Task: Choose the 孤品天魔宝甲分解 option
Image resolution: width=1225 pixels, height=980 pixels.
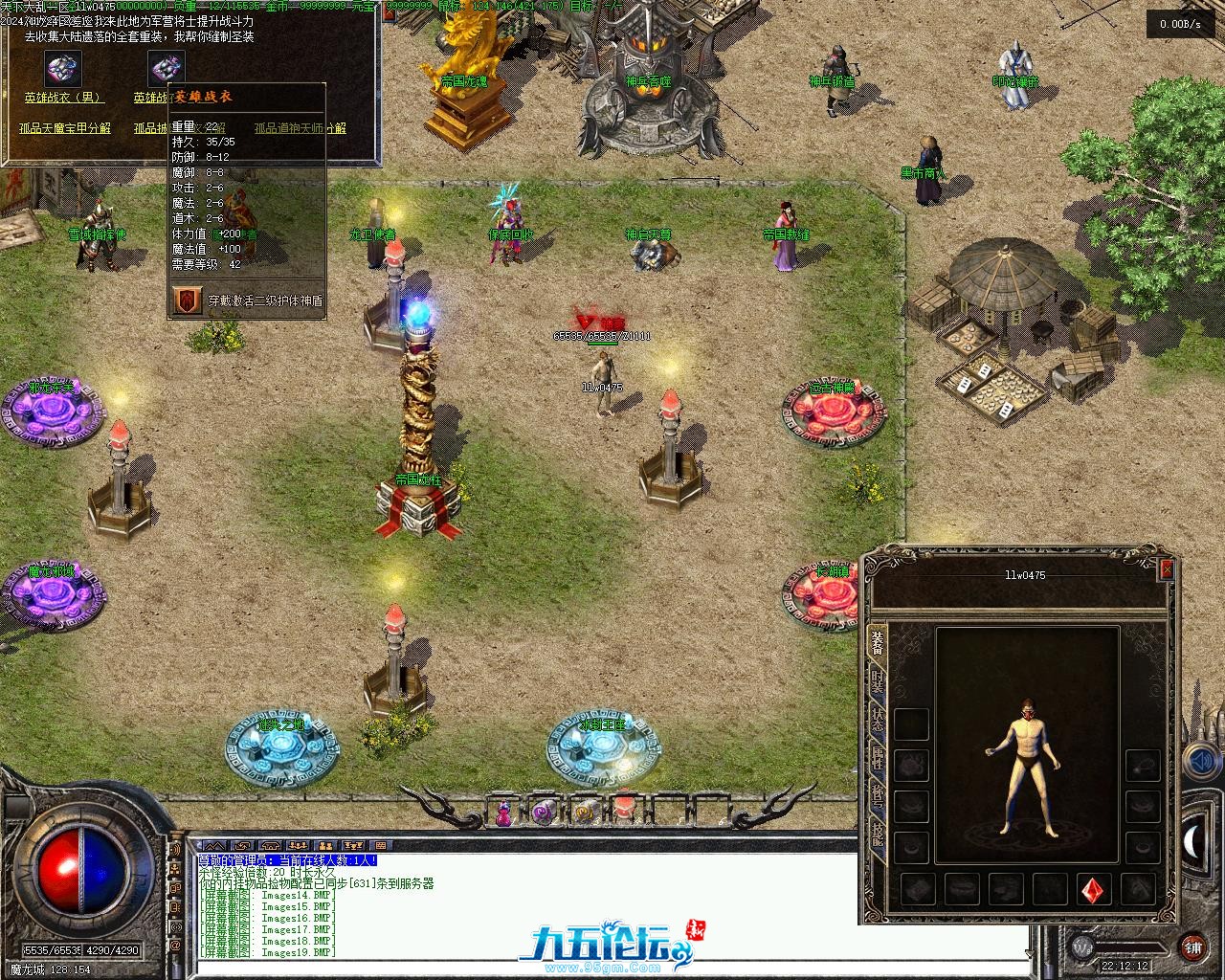Action: point(65,128)
